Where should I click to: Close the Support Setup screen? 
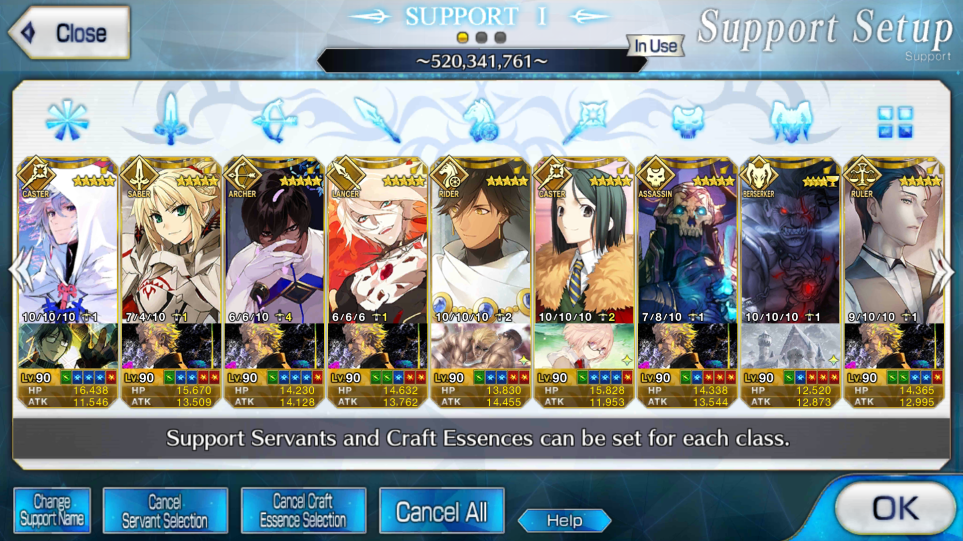pos(69,32)
